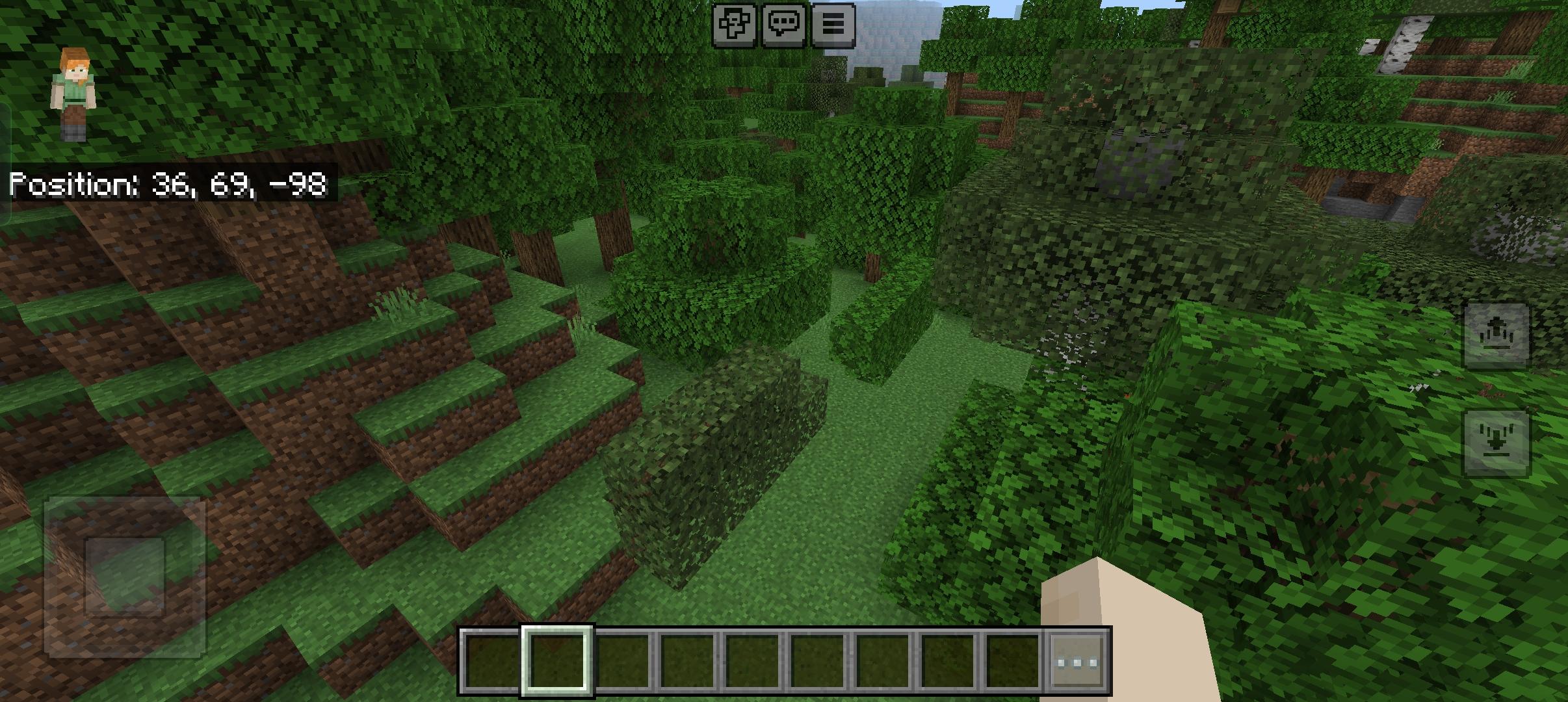The image size is (1568, 702).
Task: Tap the movement joystick knob
Action: pyautogui.click(x=125, y=576)
